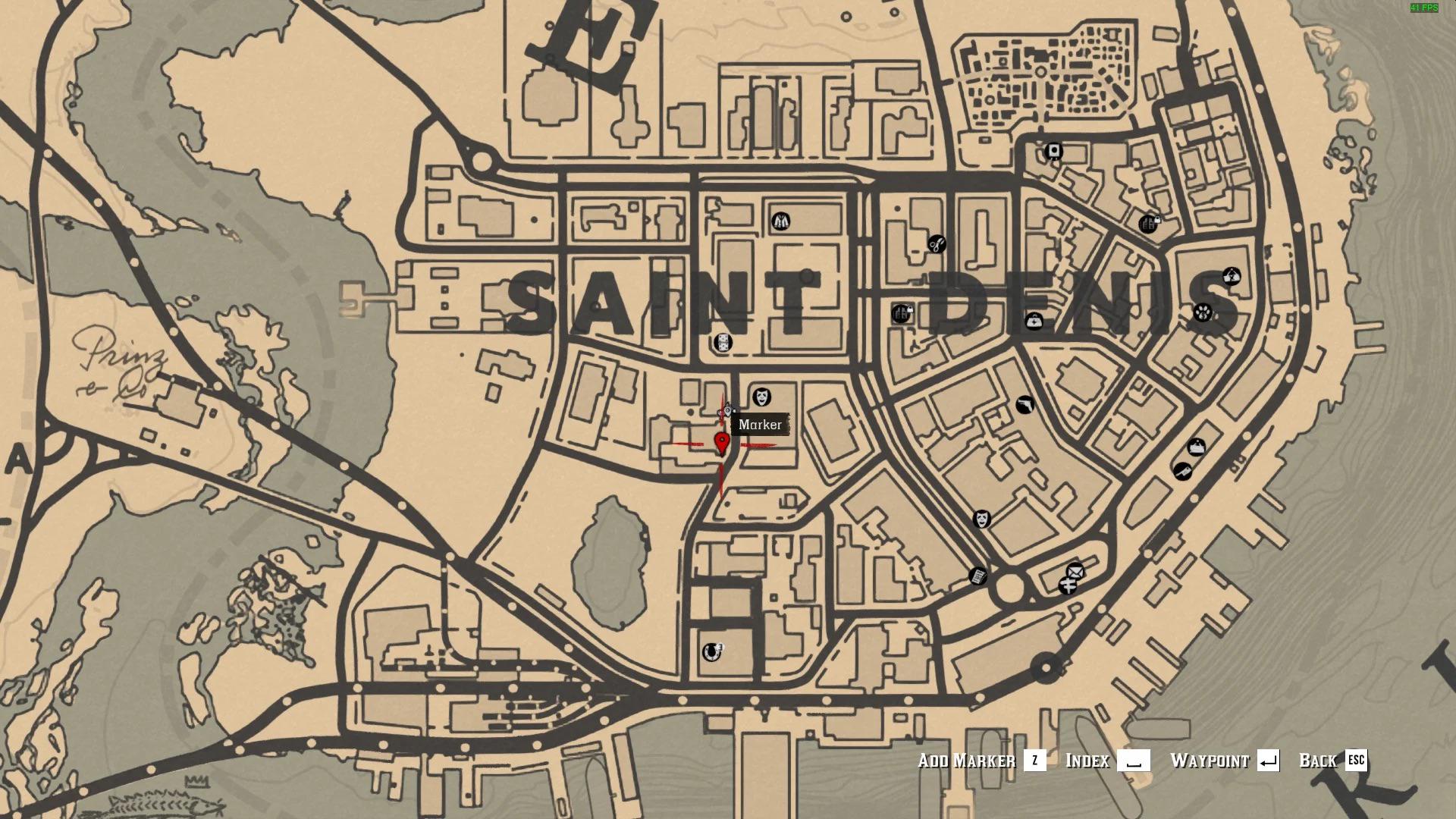This screenshot has height=819, width=1456.
Task: Open the doctor's medical bag icon
Action: [1034, 322]
